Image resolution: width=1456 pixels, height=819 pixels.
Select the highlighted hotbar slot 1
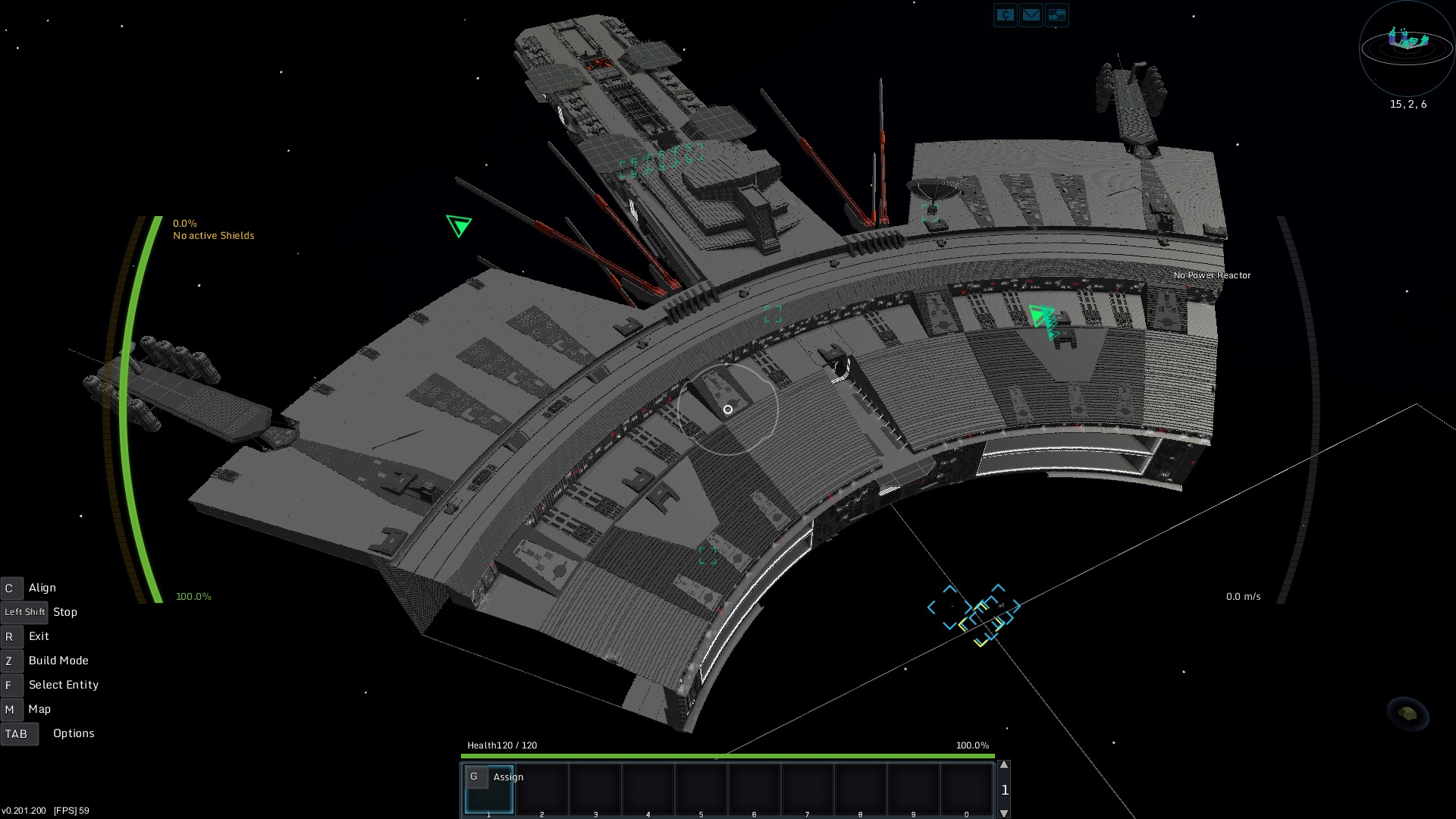coord(489,790)
